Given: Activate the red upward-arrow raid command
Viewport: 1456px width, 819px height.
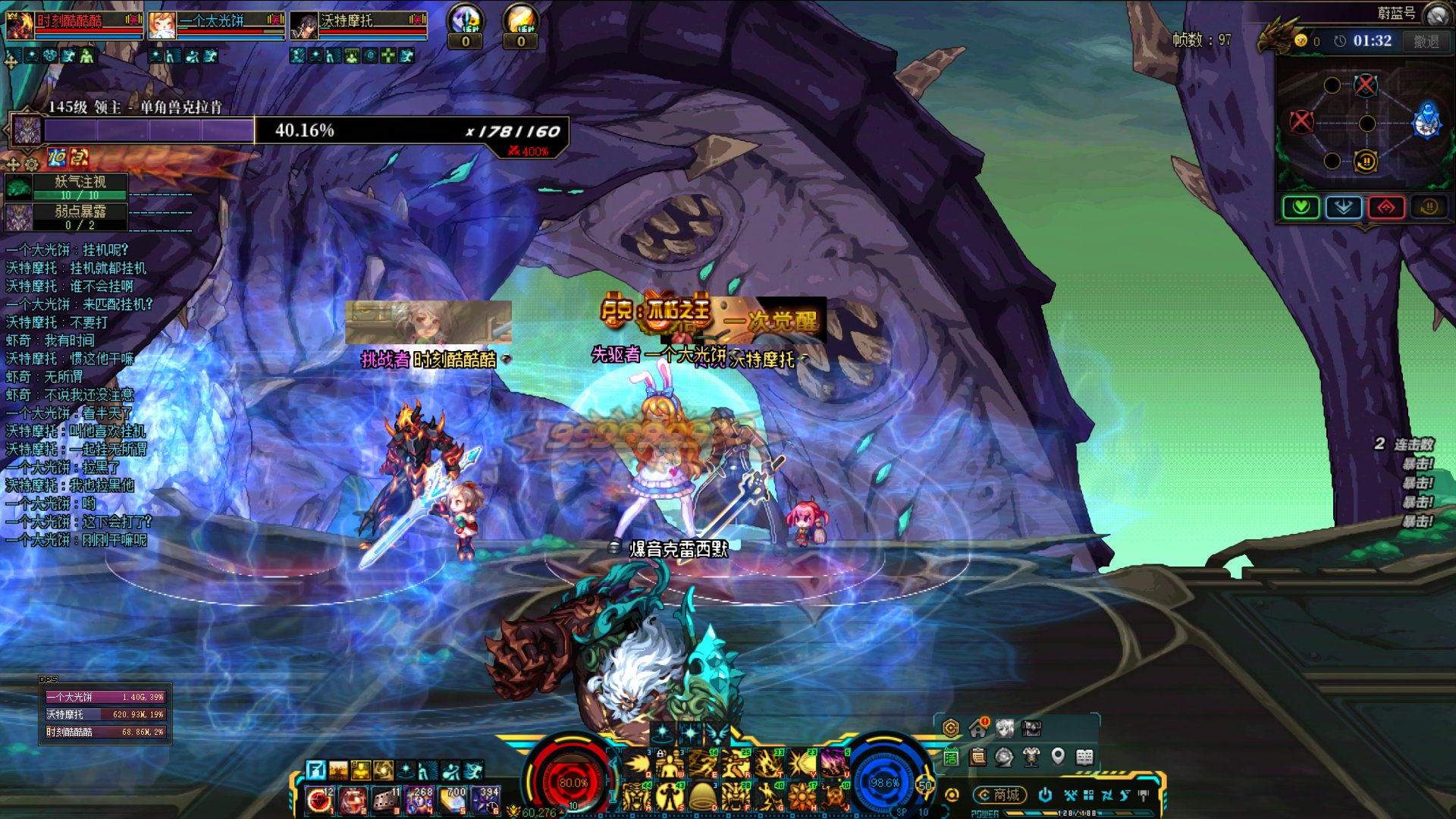Looking at the screenshot, I should click(1386, 207).
